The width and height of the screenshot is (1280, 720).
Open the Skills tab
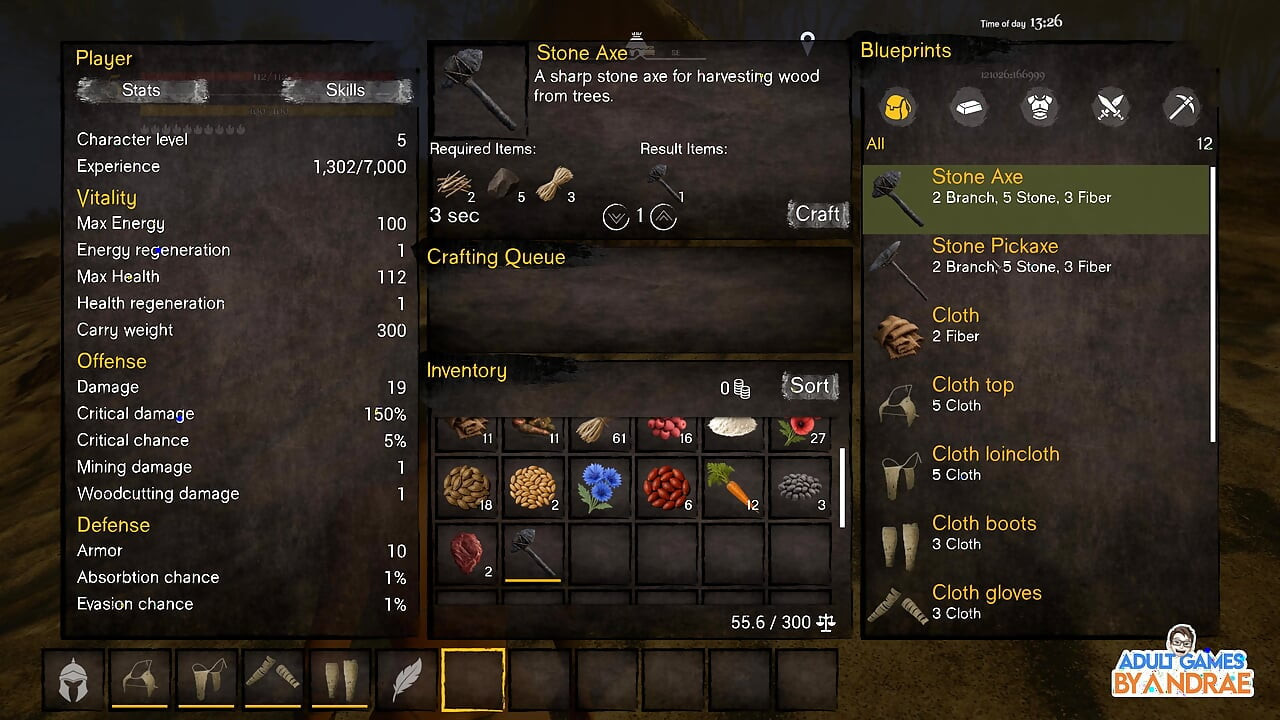pos(345,90)
